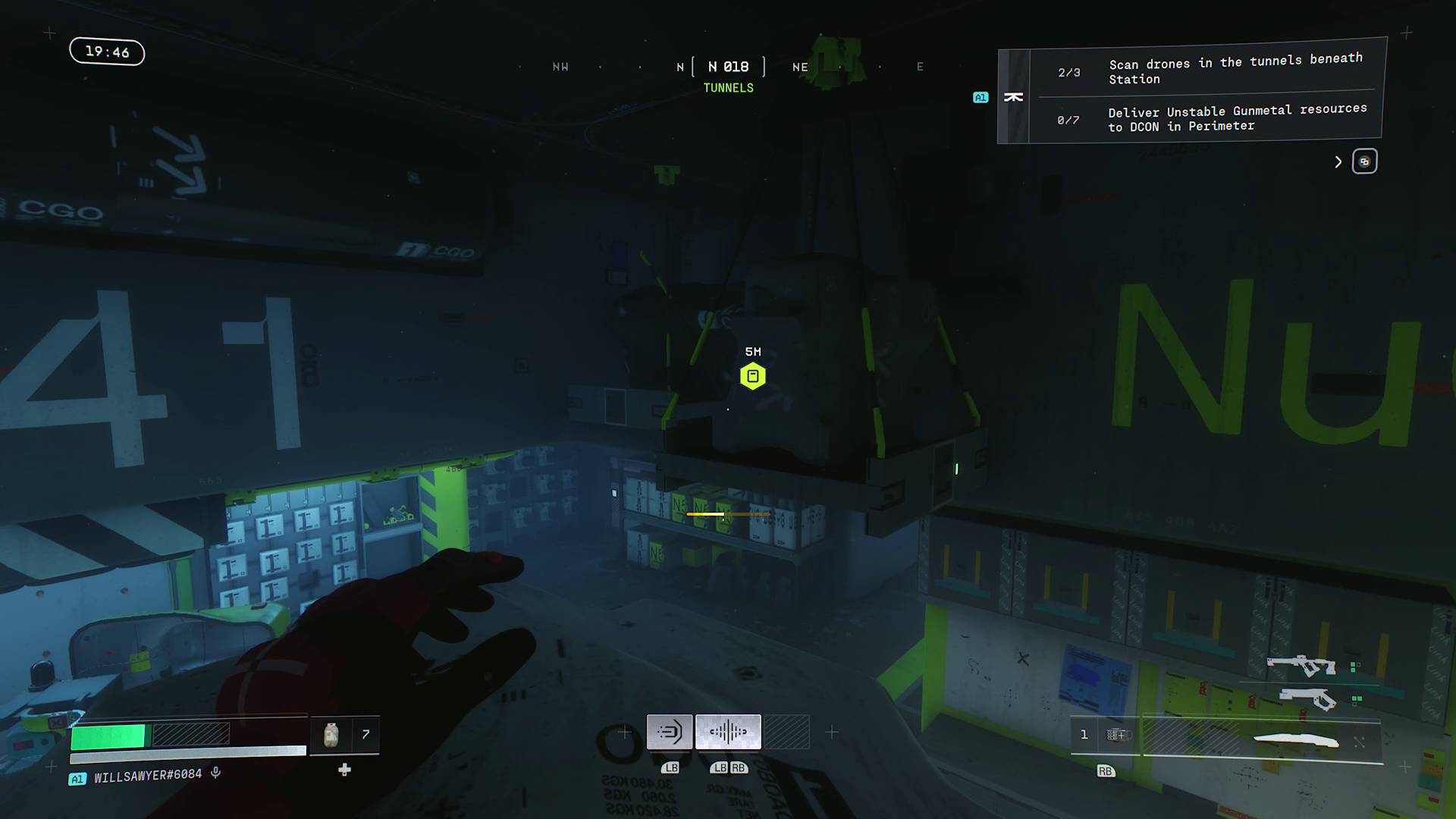
Task: Expand the empty hatched ability slot
Action: (x=787, y=730)
